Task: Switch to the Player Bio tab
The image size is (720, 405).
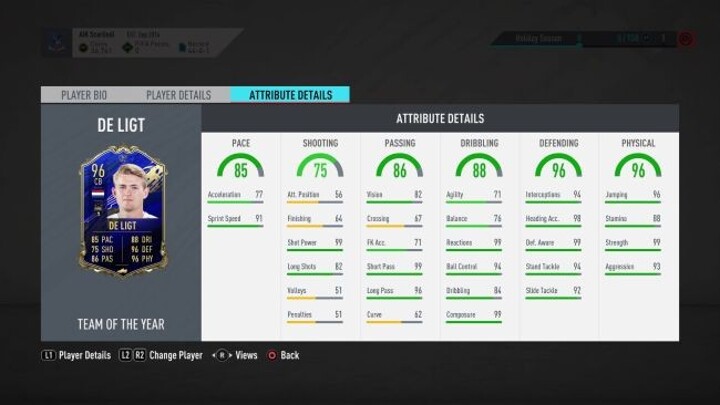Action: coord(85,95)
